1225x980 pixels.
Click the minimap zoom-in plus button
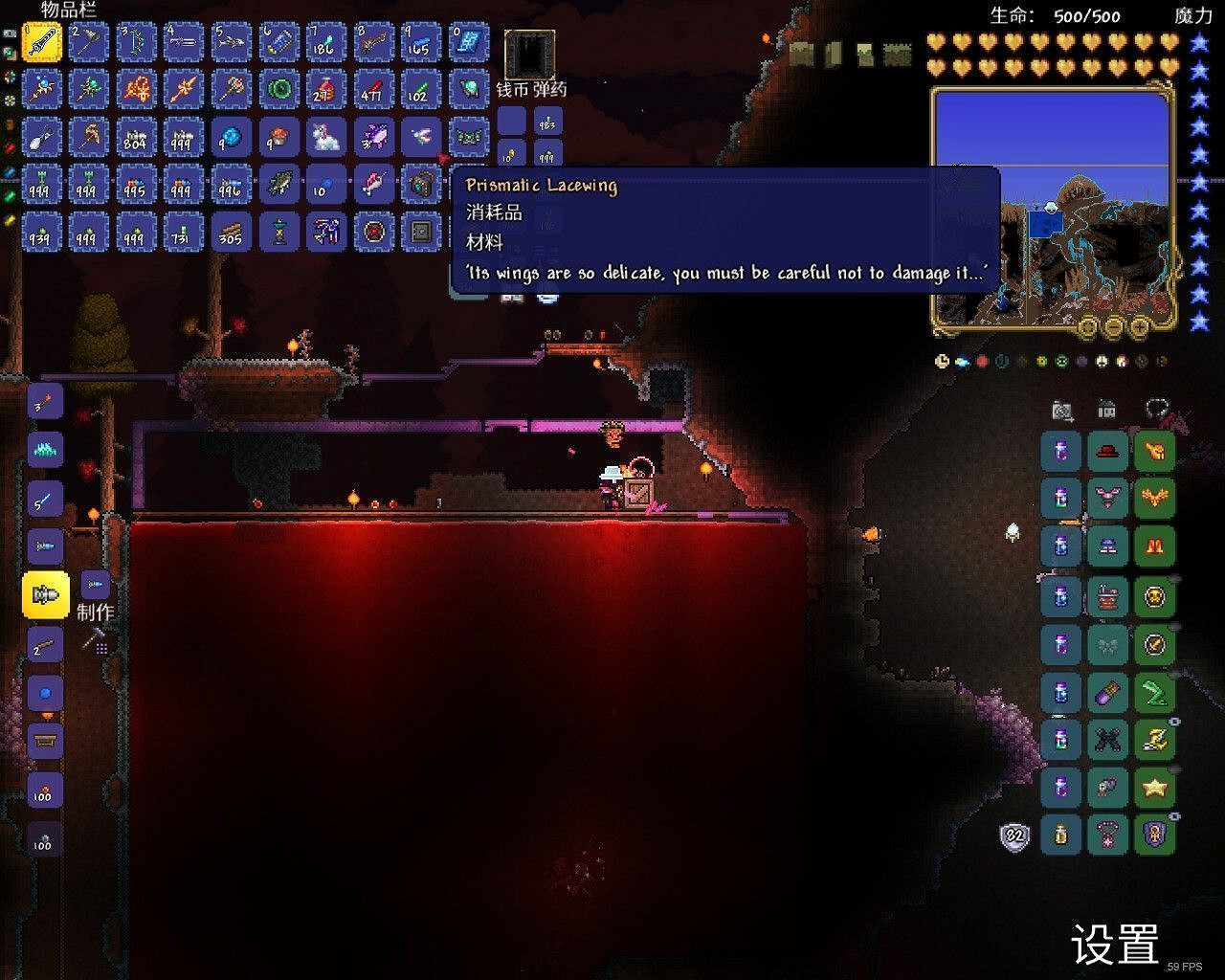tap(1140, 327)
